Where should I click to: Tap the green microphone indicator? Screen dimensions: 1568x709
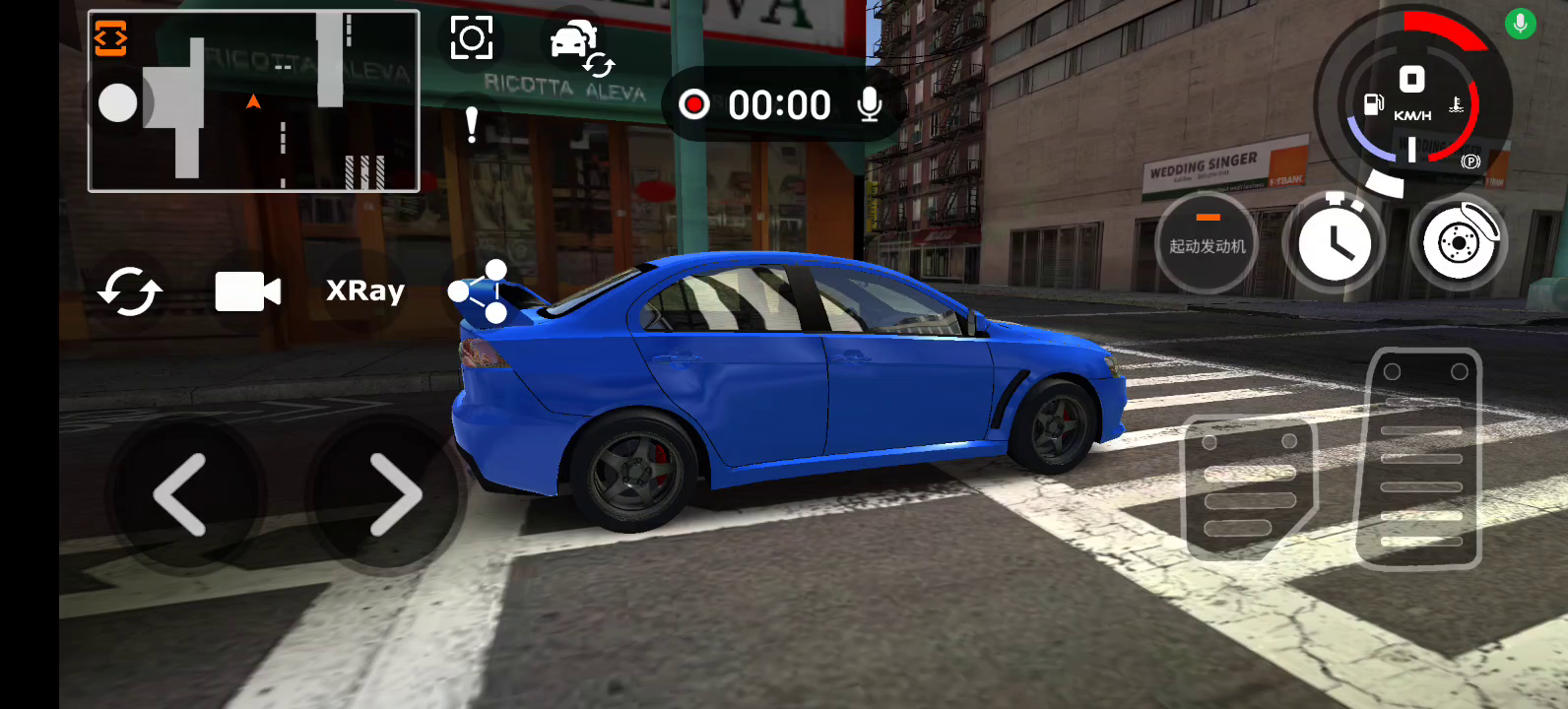point(1520,24)
